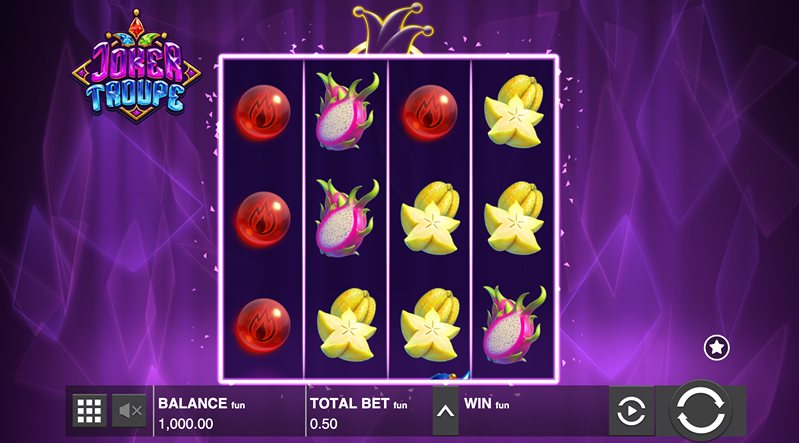Click the star favorite icon
The image size is (799, 443).
point(716,347)
